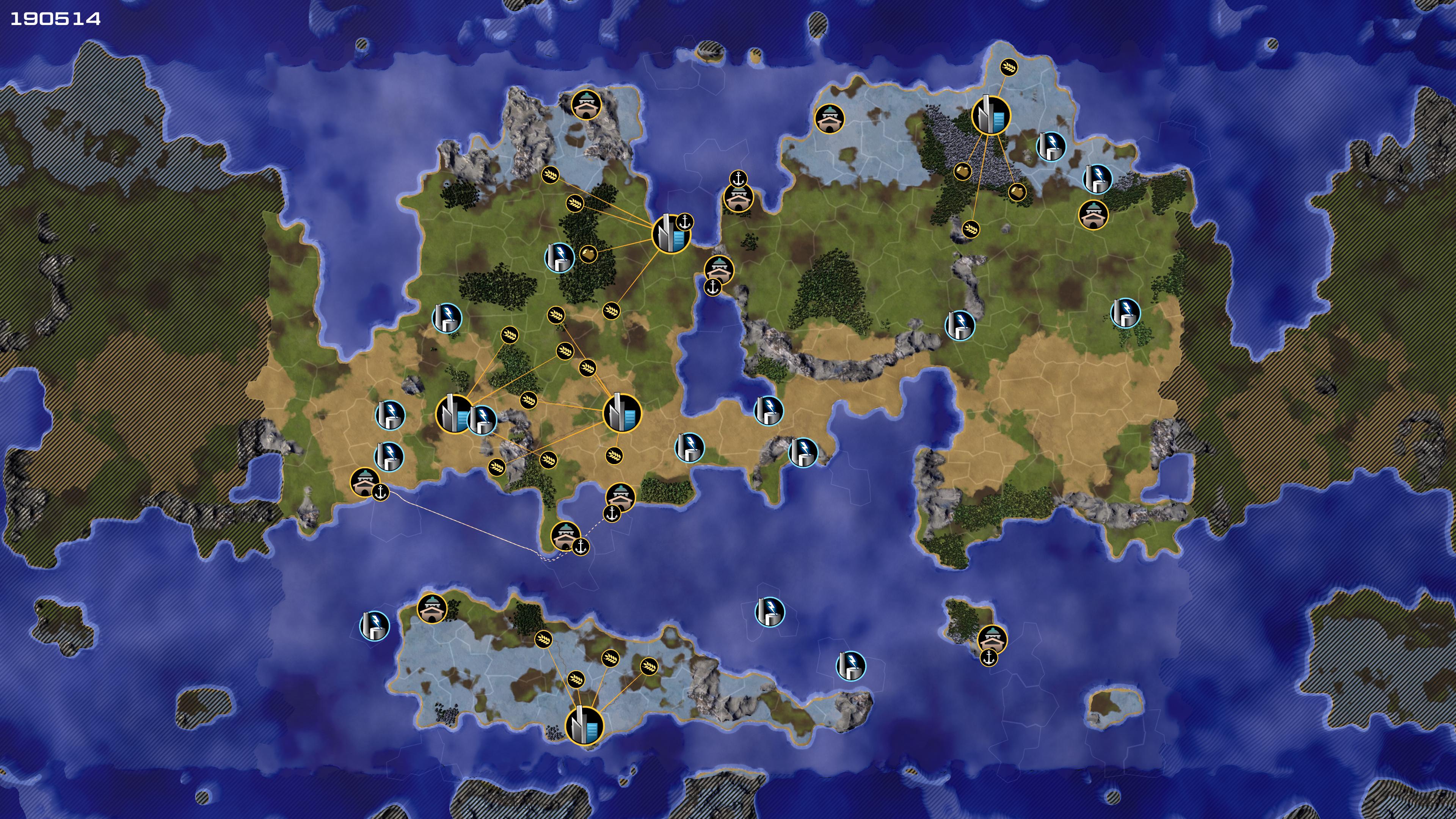The image size is (1456, 819).
Task: Select the city marker on the southern ice island
Action: 584,726
